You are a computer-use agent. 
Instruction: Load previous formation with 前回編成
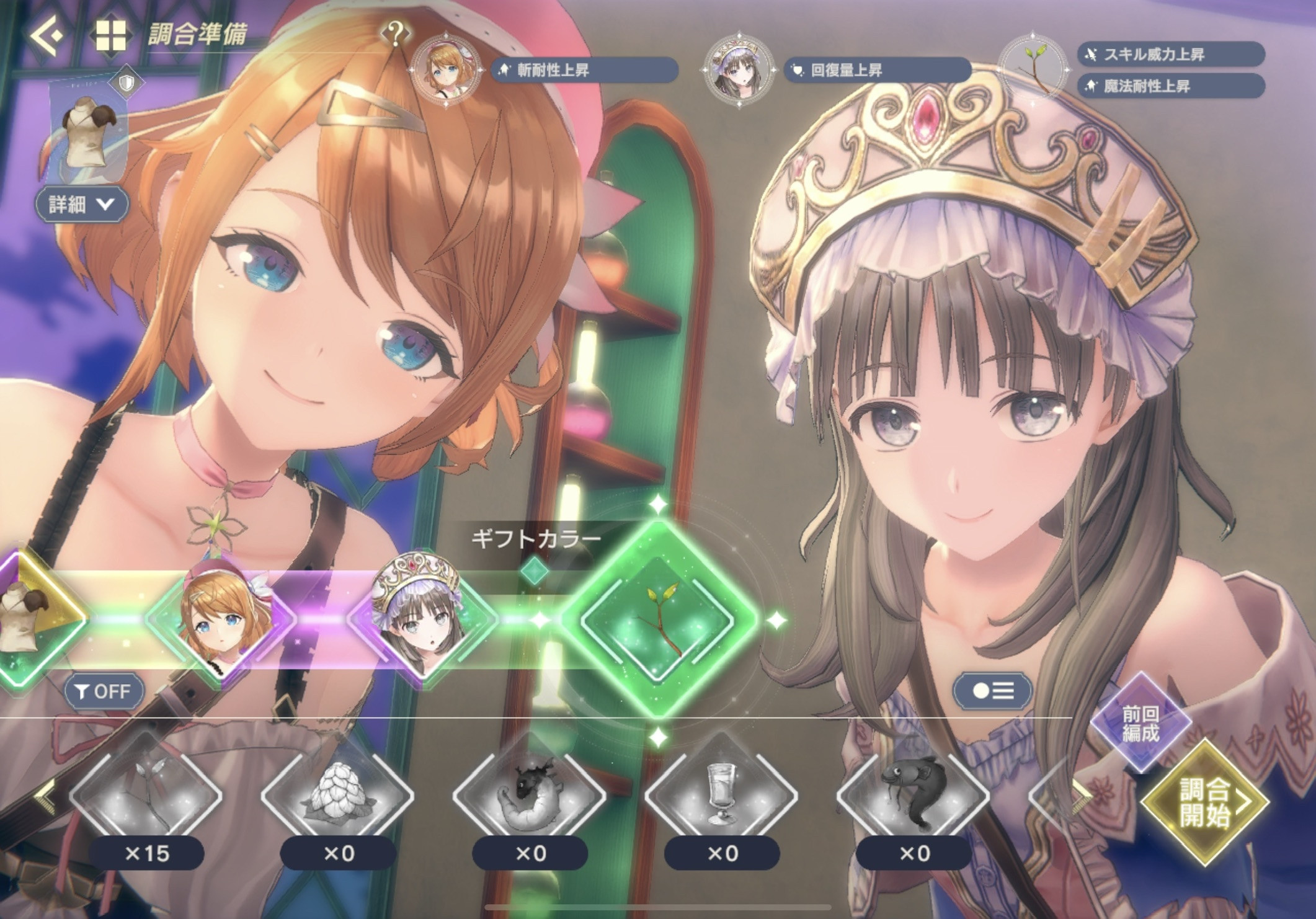(x=1140, y=723)
